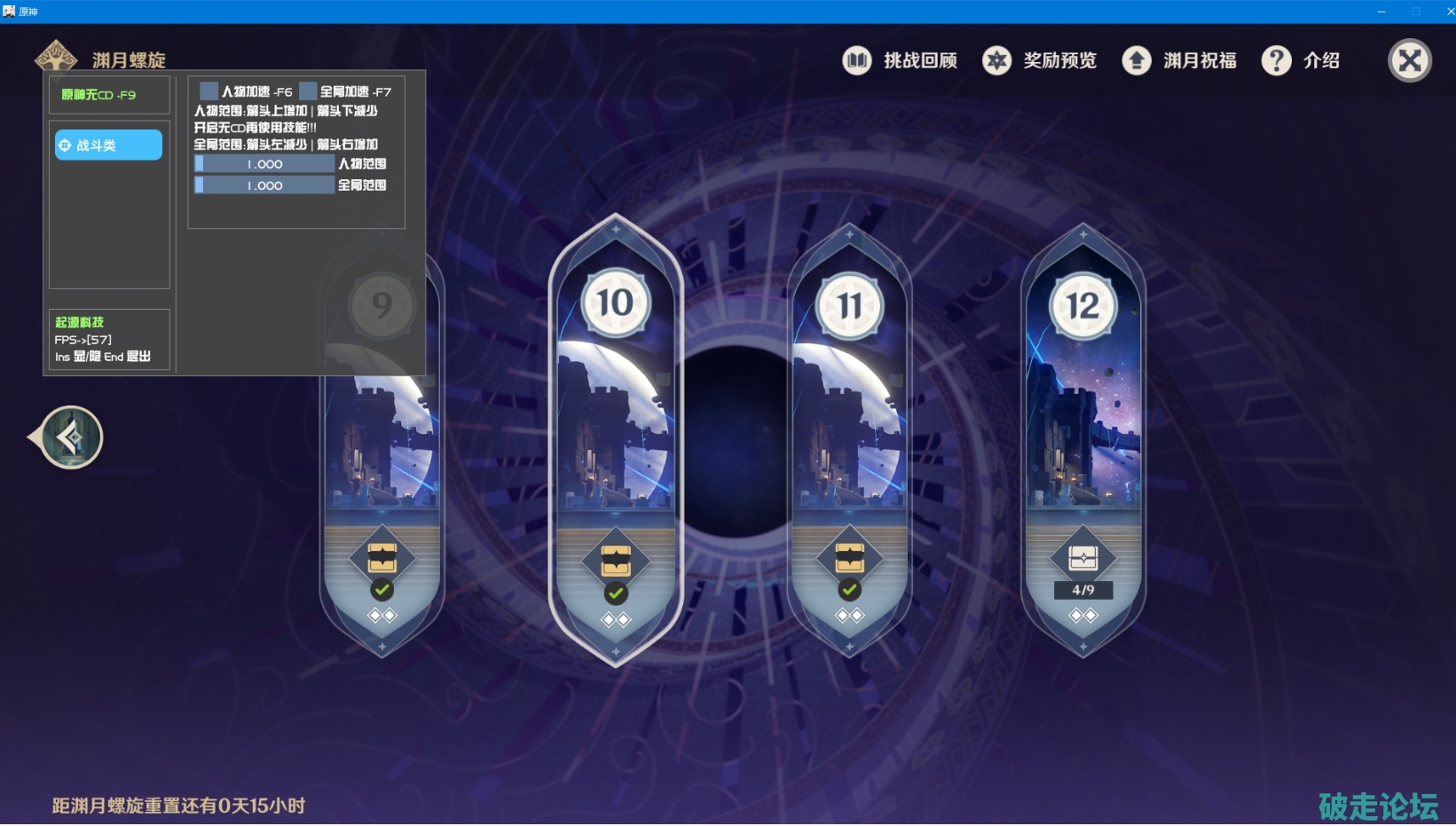This screenshot has height=826, width=1456.
Task: Go to previous floors with left arrow
Action: (68, 437)
